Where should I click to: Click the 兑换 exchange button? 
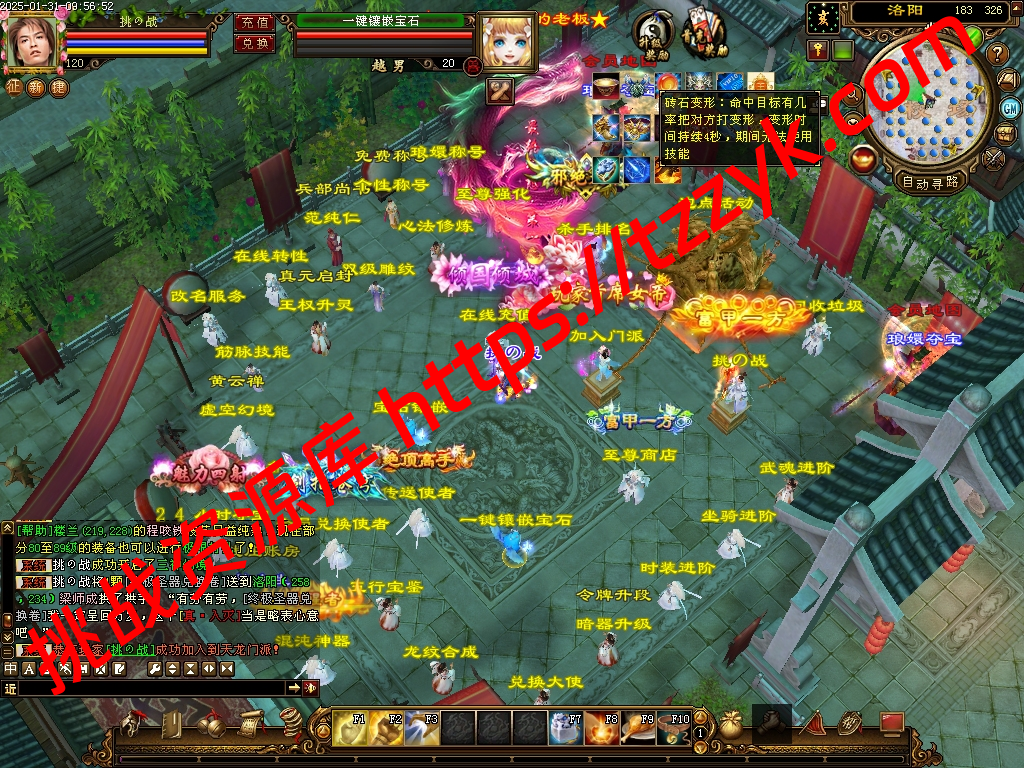tap(254, 44)
